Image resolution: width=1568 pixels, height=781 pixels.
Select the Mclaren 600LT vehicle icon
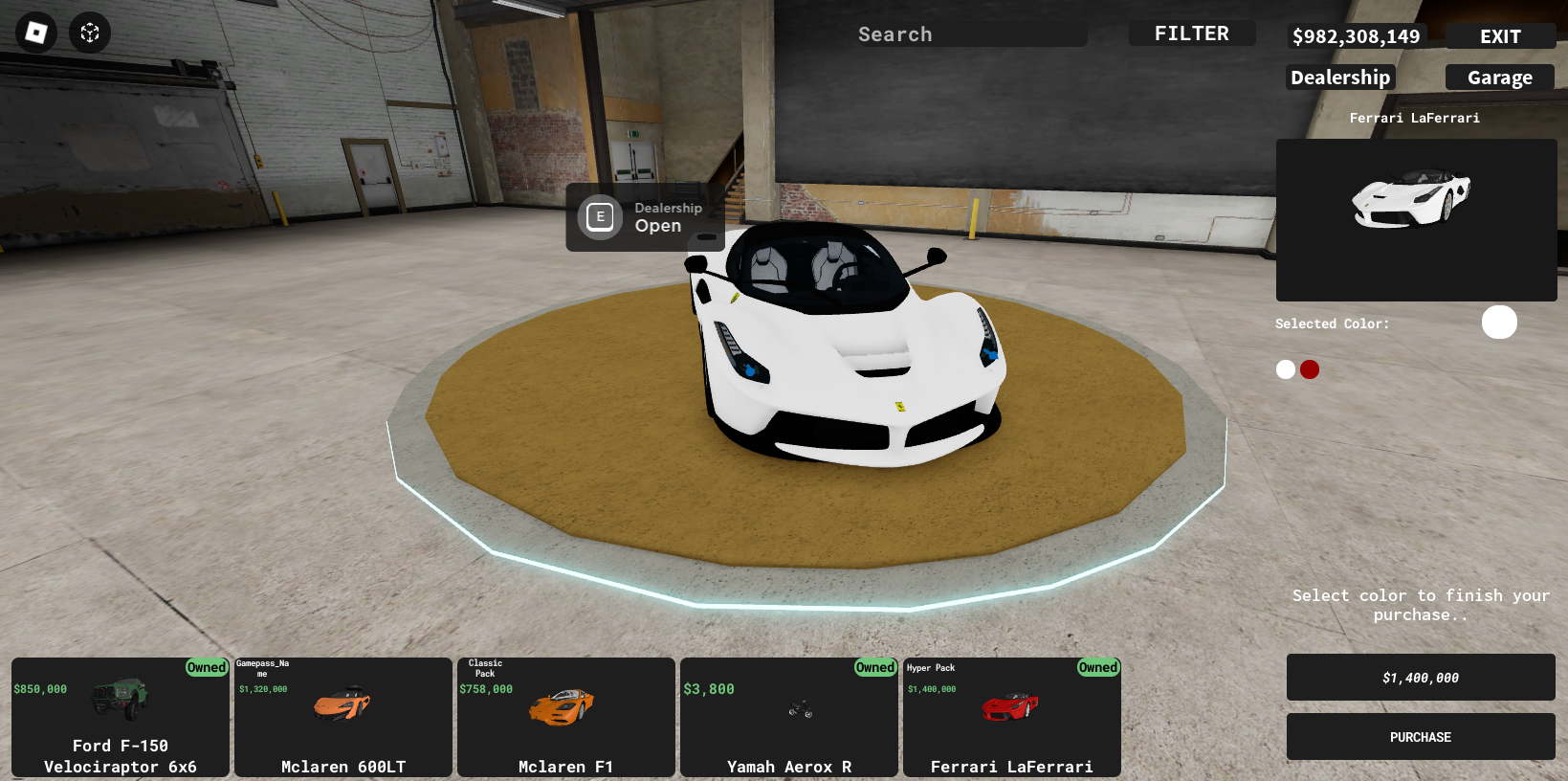(342, 703)
